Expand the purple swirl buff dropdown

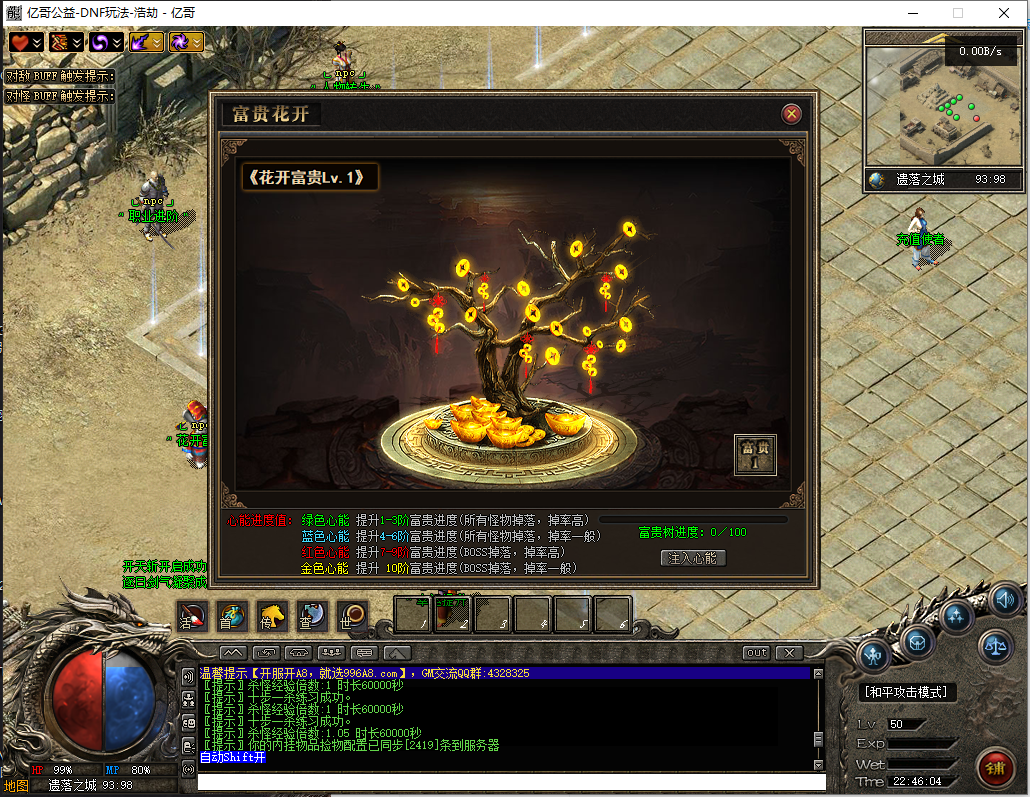pos(117,42)
